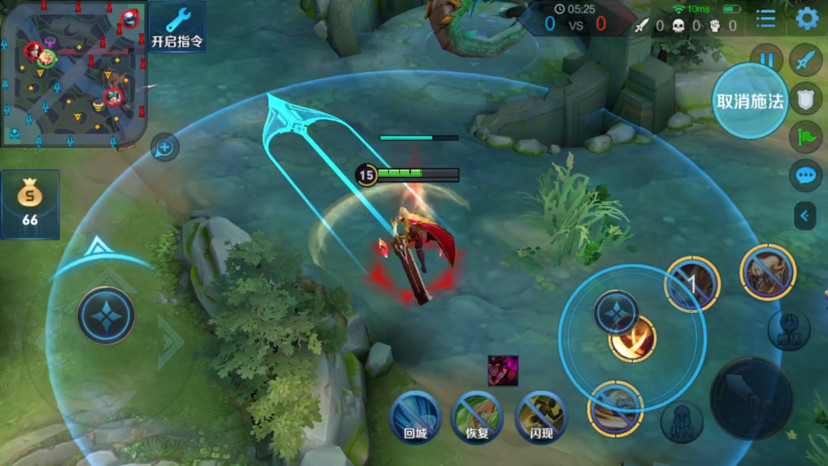The height and width of the screenshot is (466, 828).
Task: Tap the 取消施法 cancel cast button
Action: point(749,101)
